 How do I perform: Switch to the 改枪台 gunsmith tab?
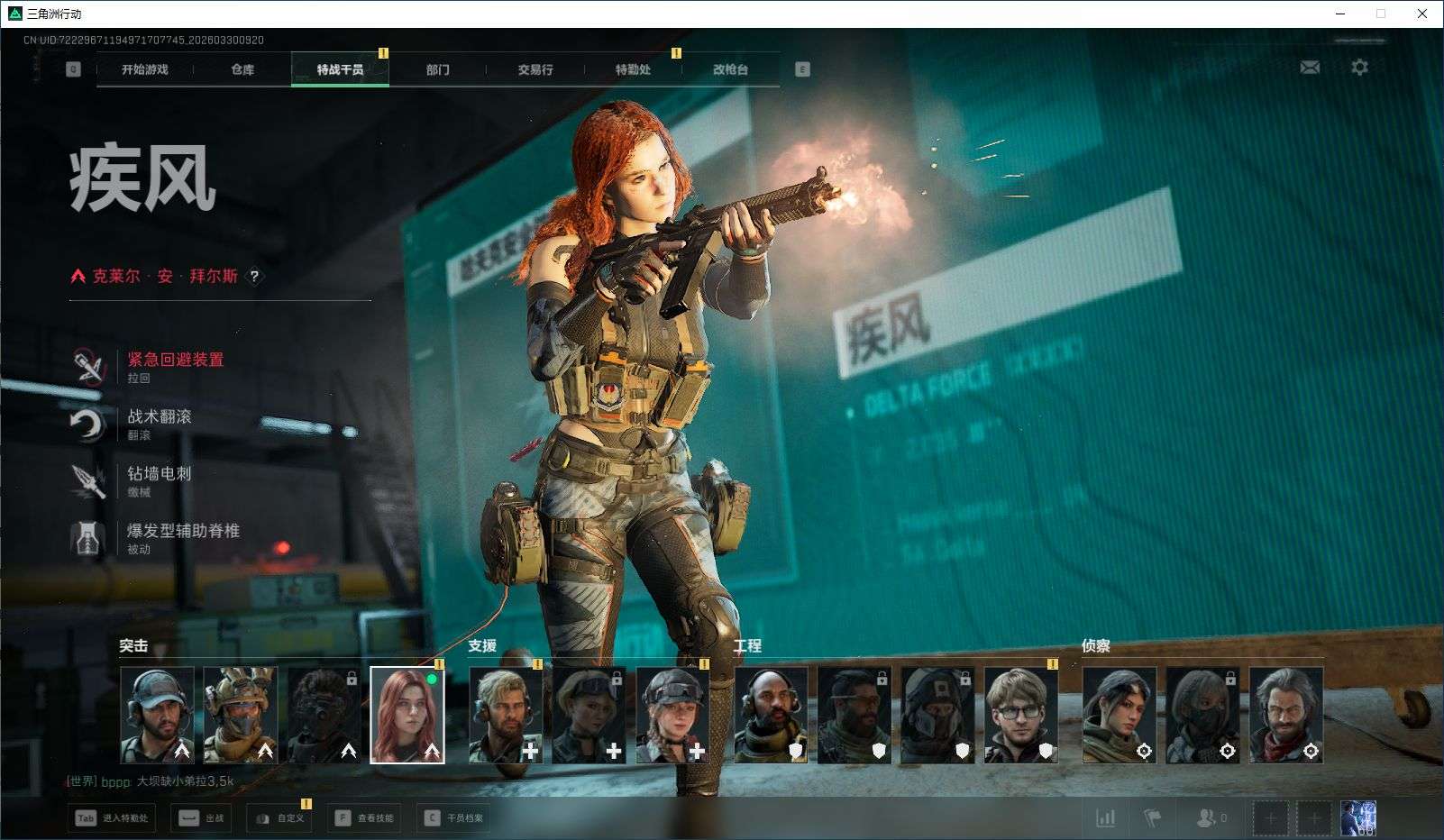pos(730,69)
